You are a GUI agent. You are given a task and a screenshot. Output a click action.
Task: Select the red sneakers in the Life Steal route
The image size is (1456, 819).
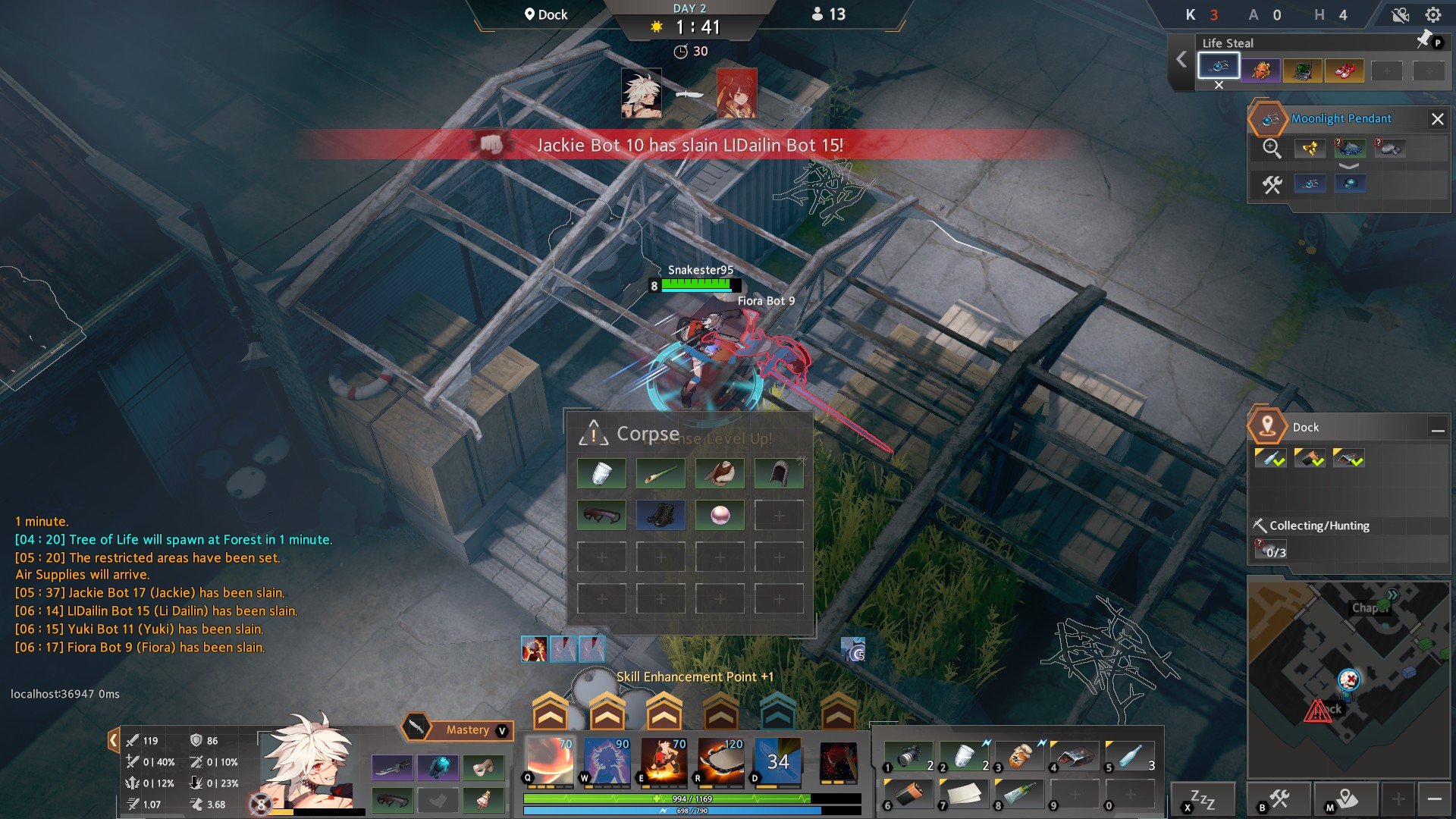click(x=1345, y=71)
